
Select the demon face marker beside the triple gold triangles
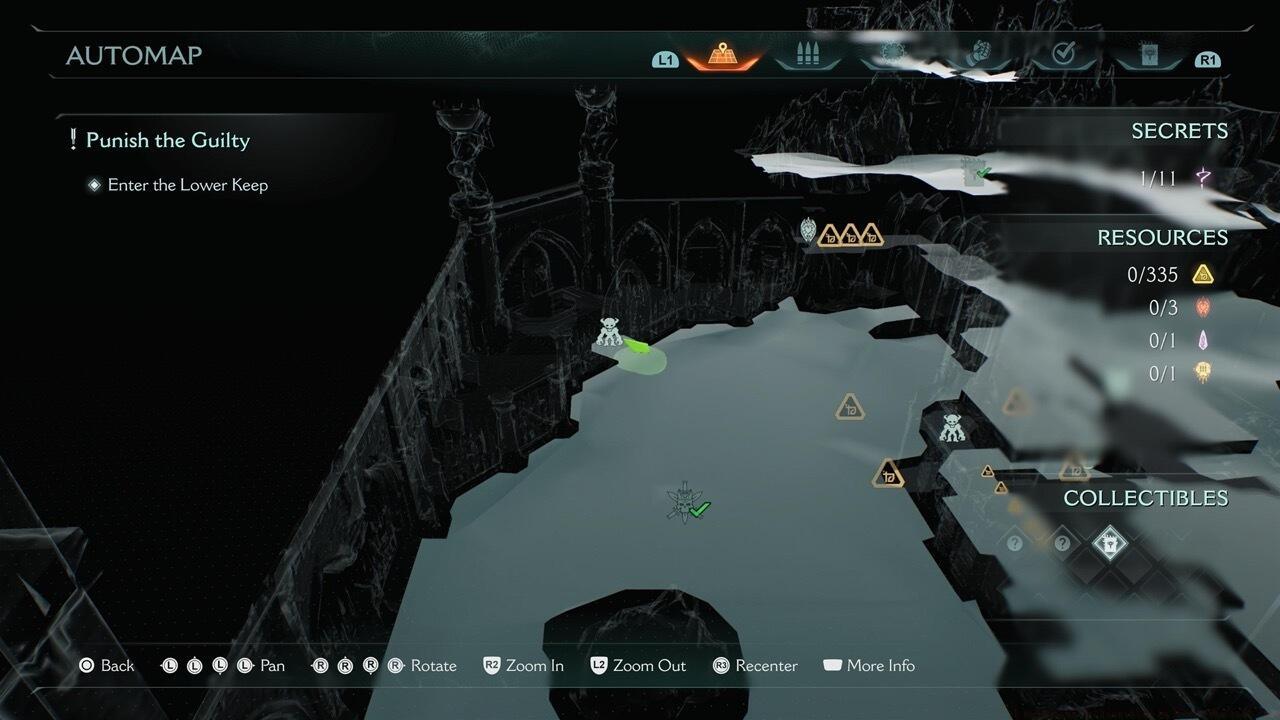(808, 232)
